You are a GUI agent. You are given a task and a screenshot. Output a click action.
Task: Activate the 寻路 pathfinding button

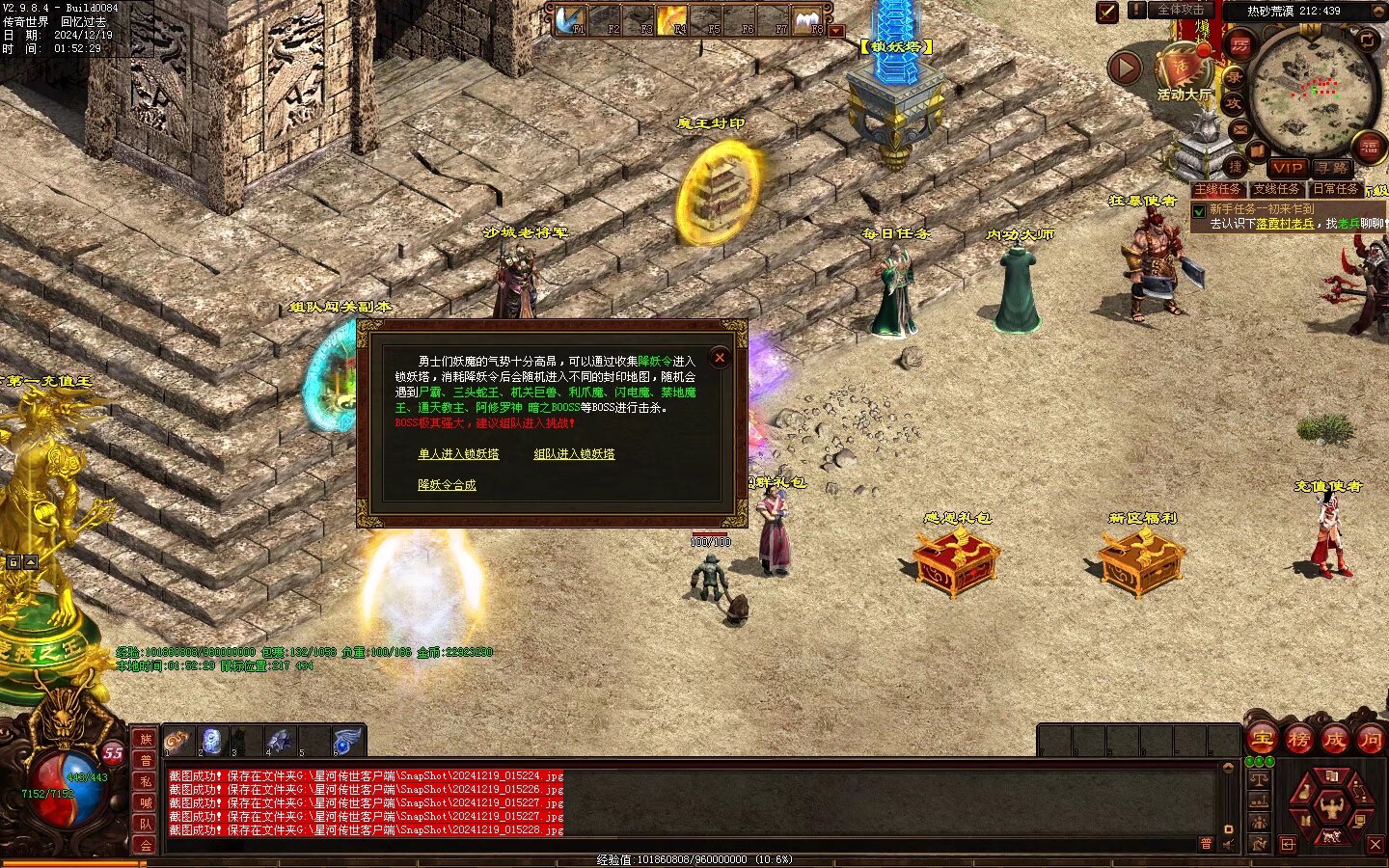[1331, 168]
